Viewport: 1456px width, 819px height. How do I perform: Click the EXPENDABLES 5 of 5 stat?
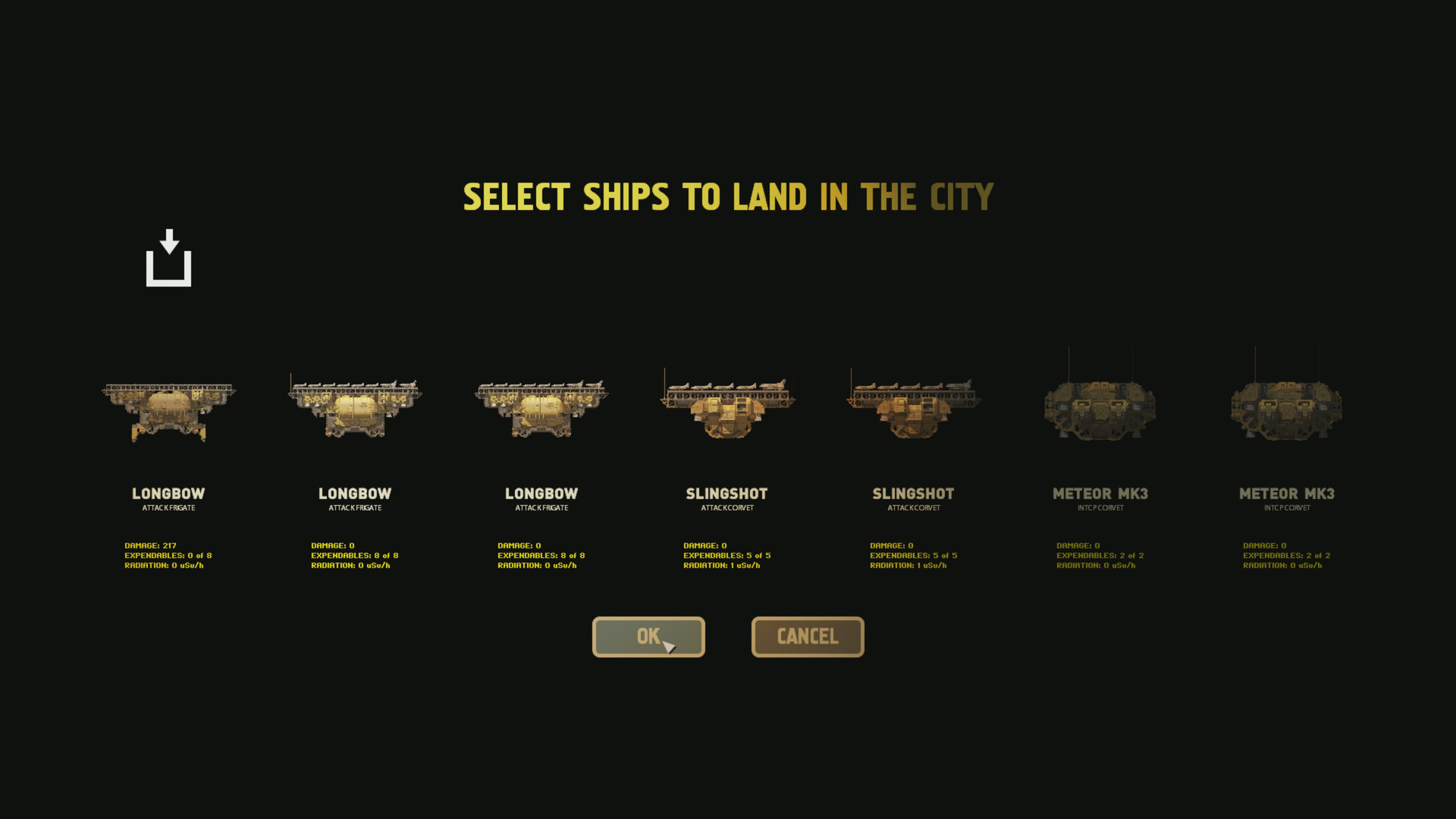click(726, 555)
